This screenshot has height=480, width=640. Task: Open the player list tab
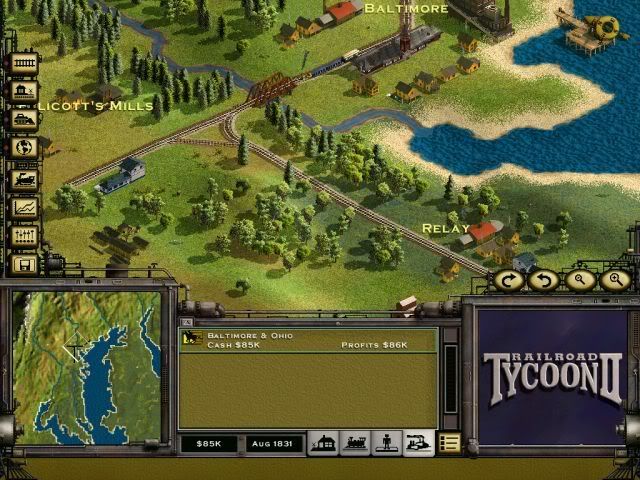point(386,443)
